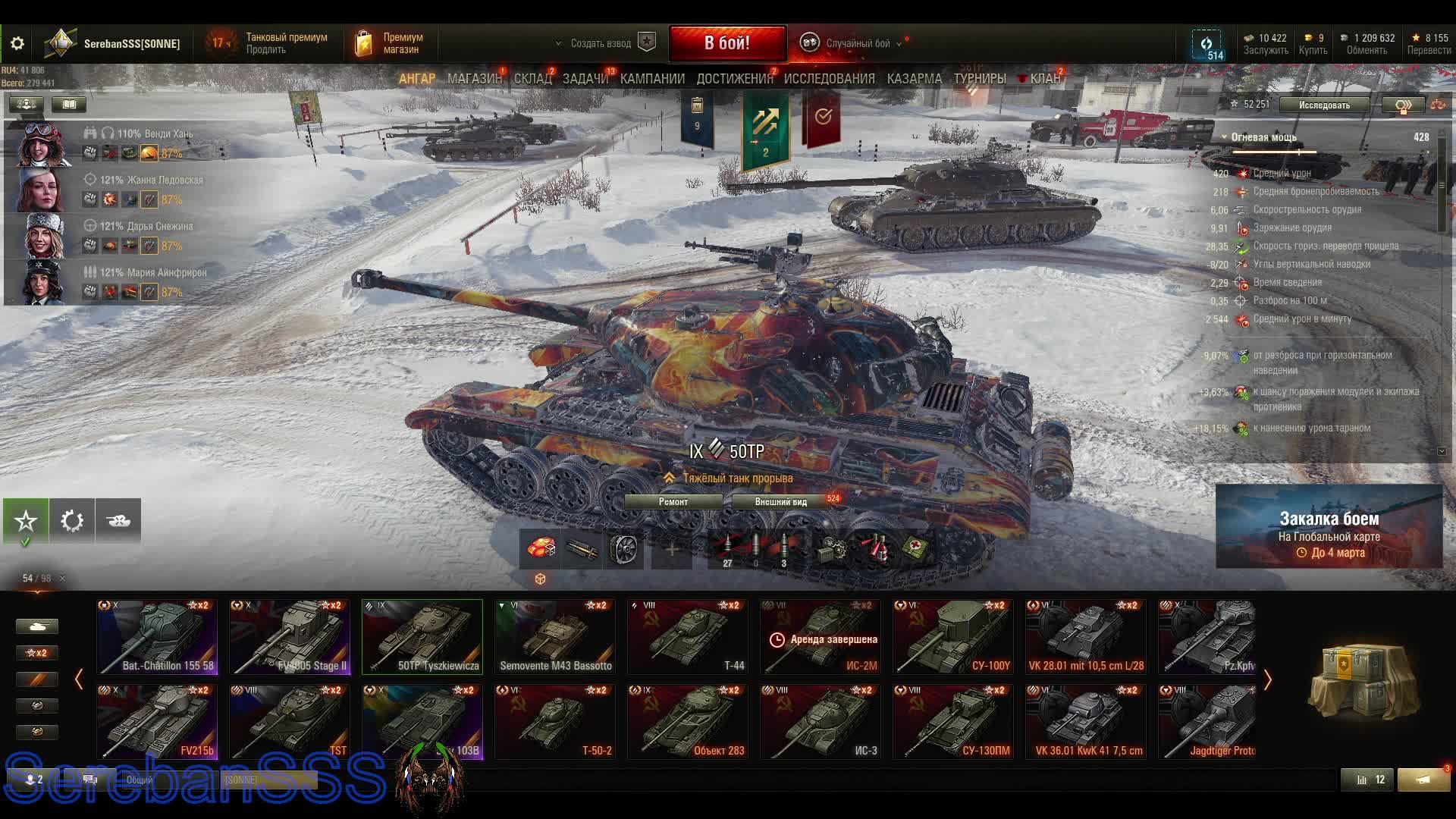Open the Закалка боем event banner
Image resolution: width=1456 pixels, height=819 pixels.
(x=1329, y=527)
